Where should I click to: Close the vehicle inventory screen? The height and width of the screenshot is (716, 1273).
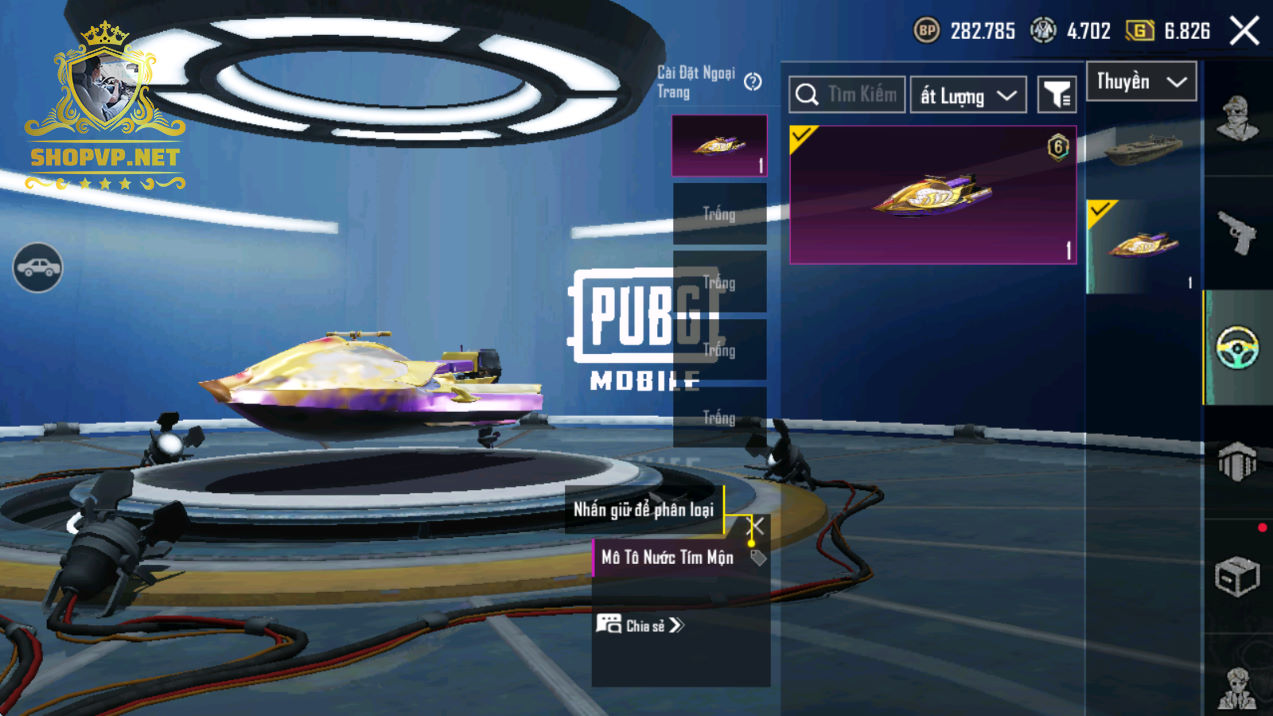click(1244, 31)
